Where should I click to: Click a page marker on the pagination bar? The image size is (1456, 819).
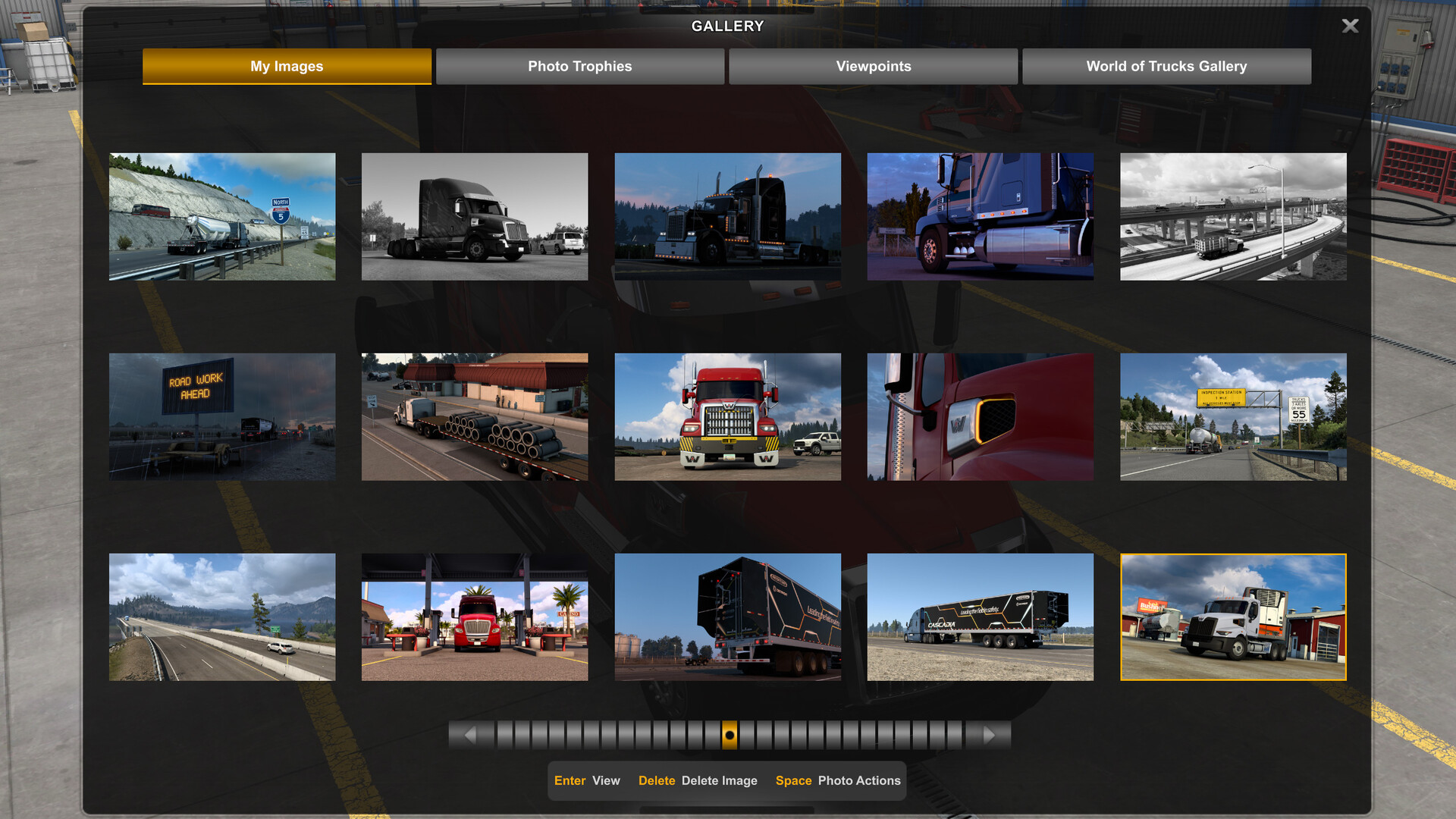(x=660, y=734)
